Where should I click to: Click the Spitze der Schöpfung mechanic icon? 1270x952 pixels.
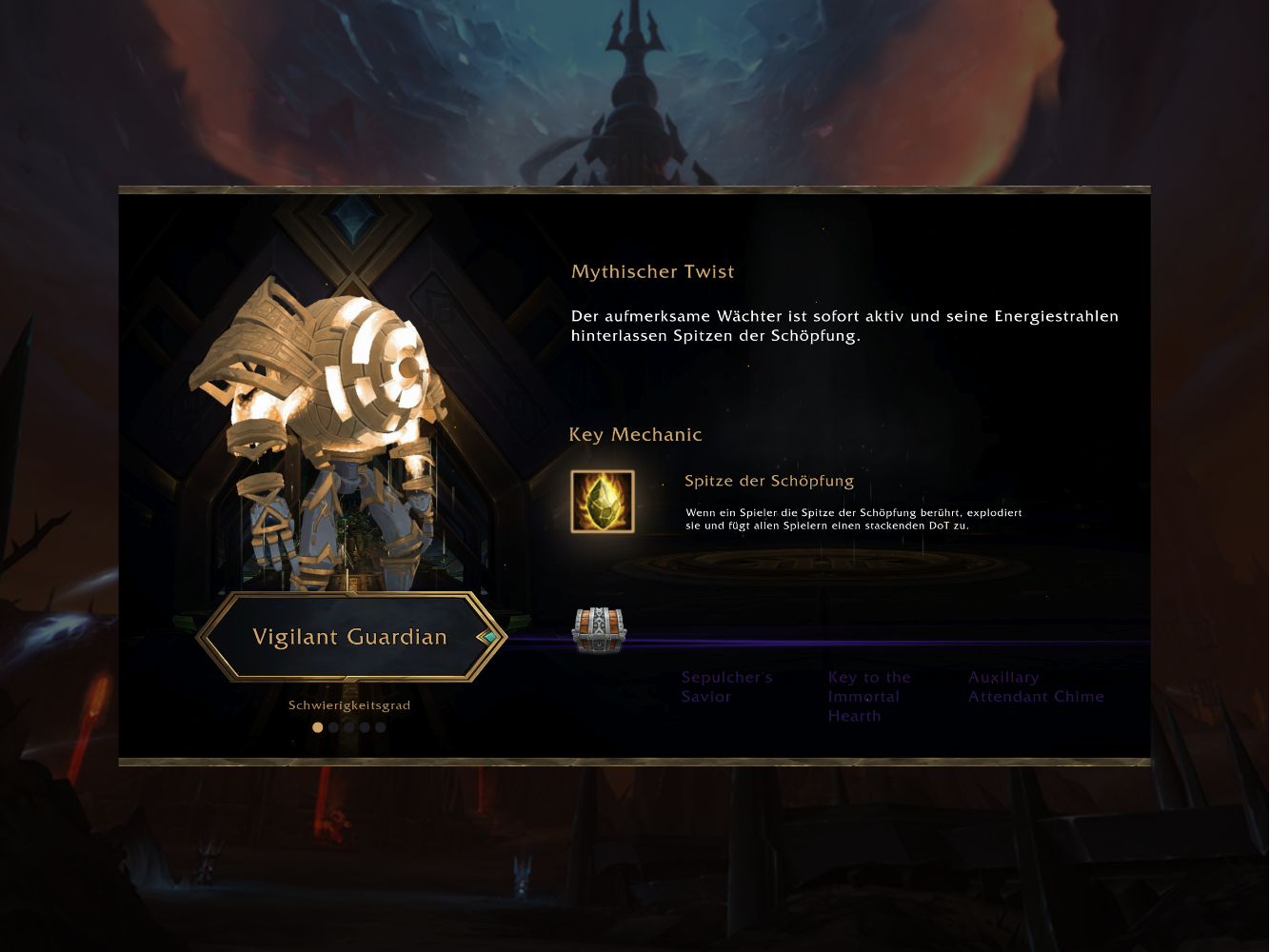(x=602, y=502)
